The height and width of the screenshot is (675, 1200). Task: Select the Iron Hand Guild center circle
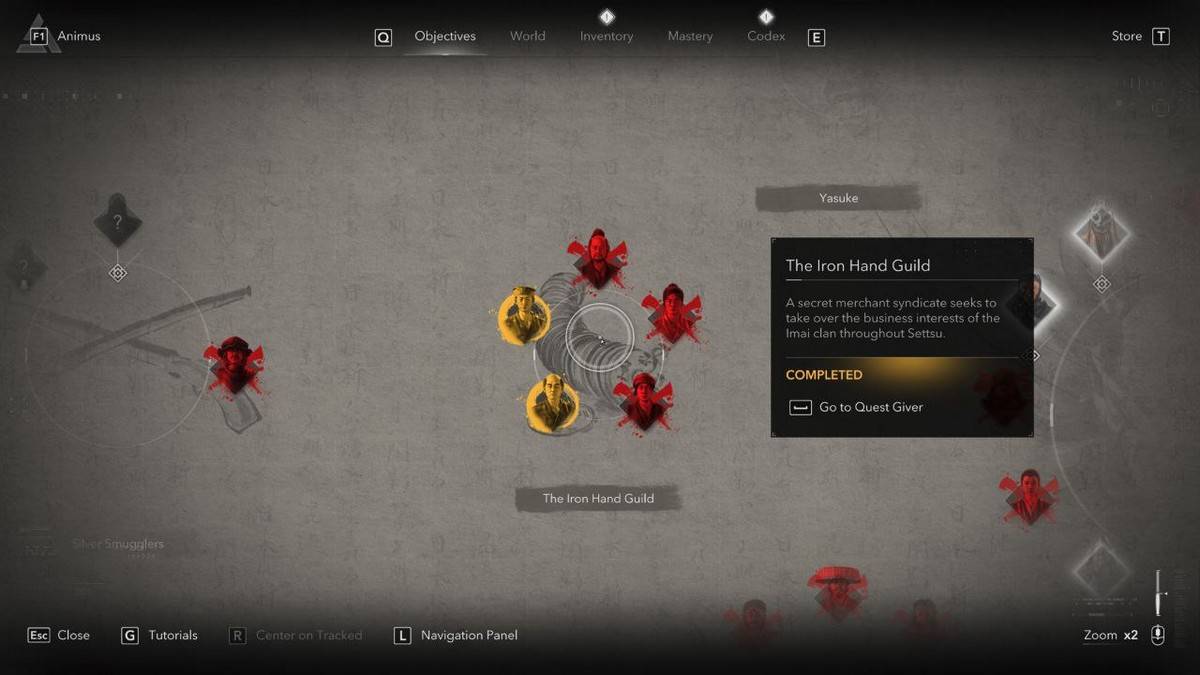click(x=599, y=338)
